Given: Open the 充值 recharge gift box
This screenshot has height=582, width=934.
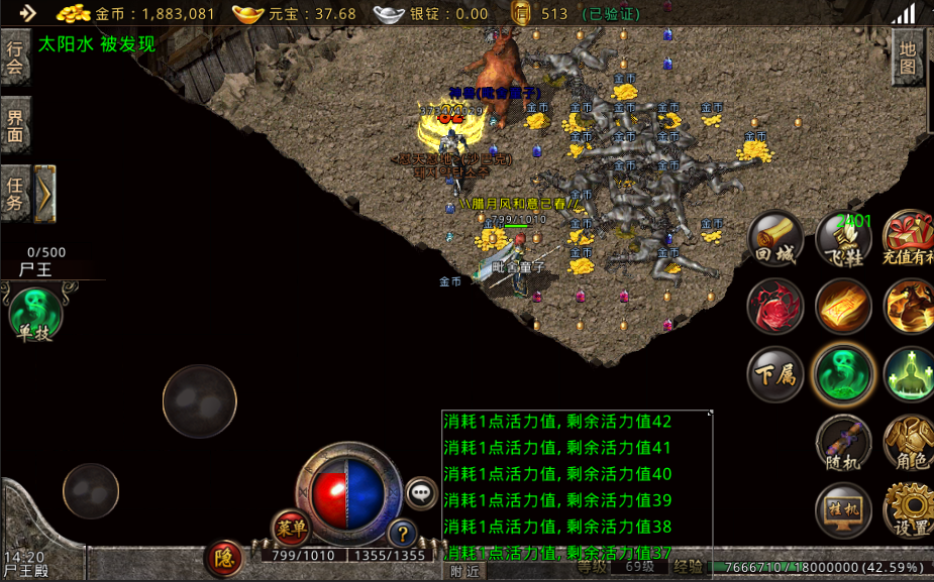Looking at the screenshot, I should tap(908, 240).
